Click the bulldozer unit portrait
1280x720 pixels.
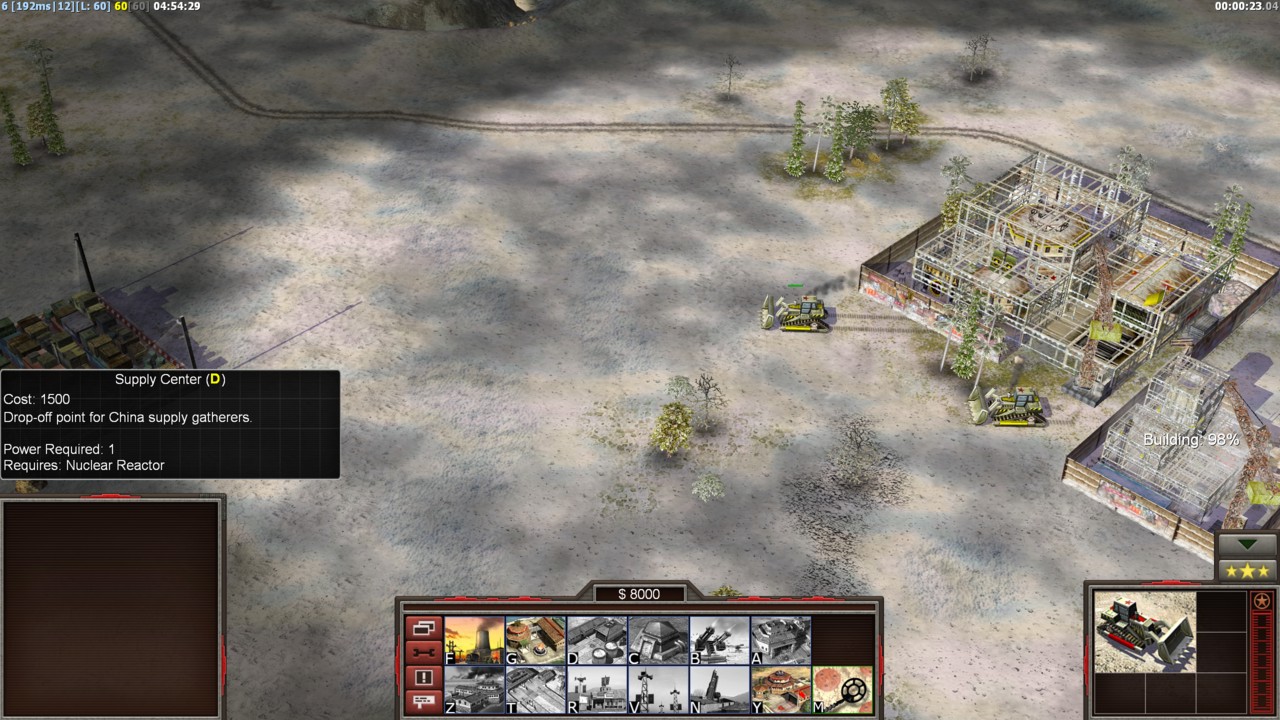pos(1144,630)
